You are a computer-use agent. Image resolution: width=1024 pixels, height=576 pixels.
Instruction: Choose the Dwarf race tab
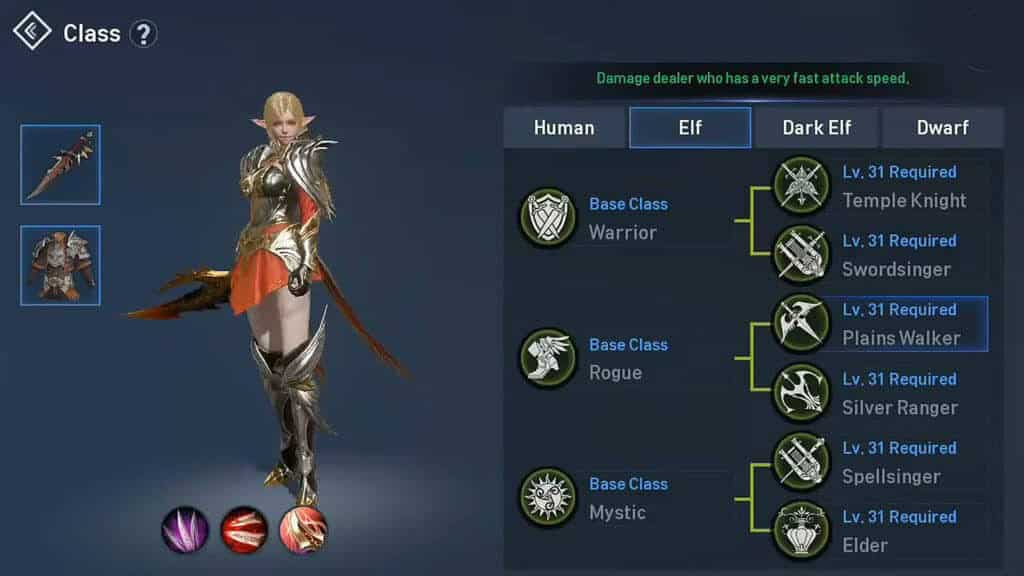point(943,128)
